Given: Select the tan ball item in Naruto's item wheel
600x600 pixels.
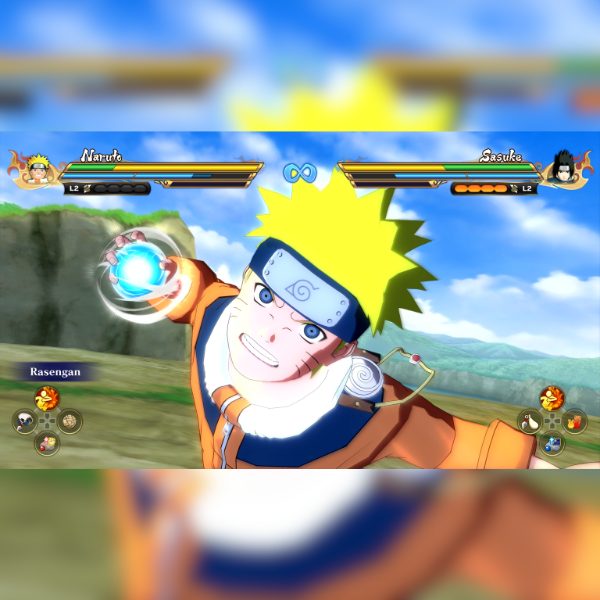Looking at the screenshot, I should coord(70,421).
